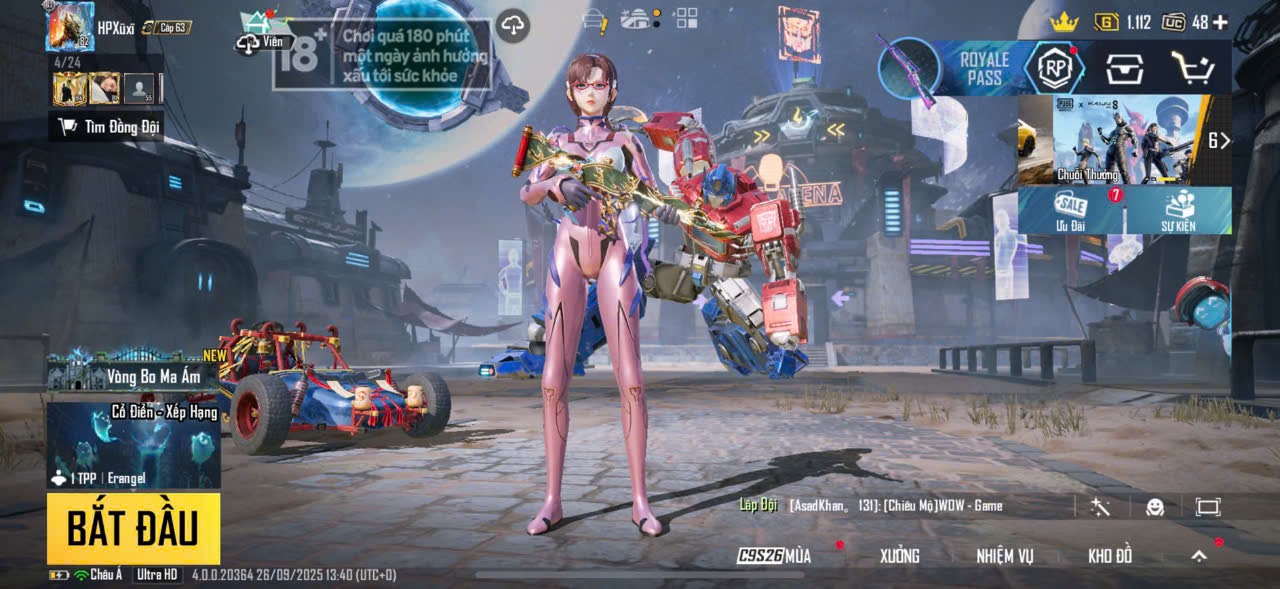1280x589 pixels.
Task: Open the Nhiệm Vụ missions tab
Action: [x=1005, y=556]
